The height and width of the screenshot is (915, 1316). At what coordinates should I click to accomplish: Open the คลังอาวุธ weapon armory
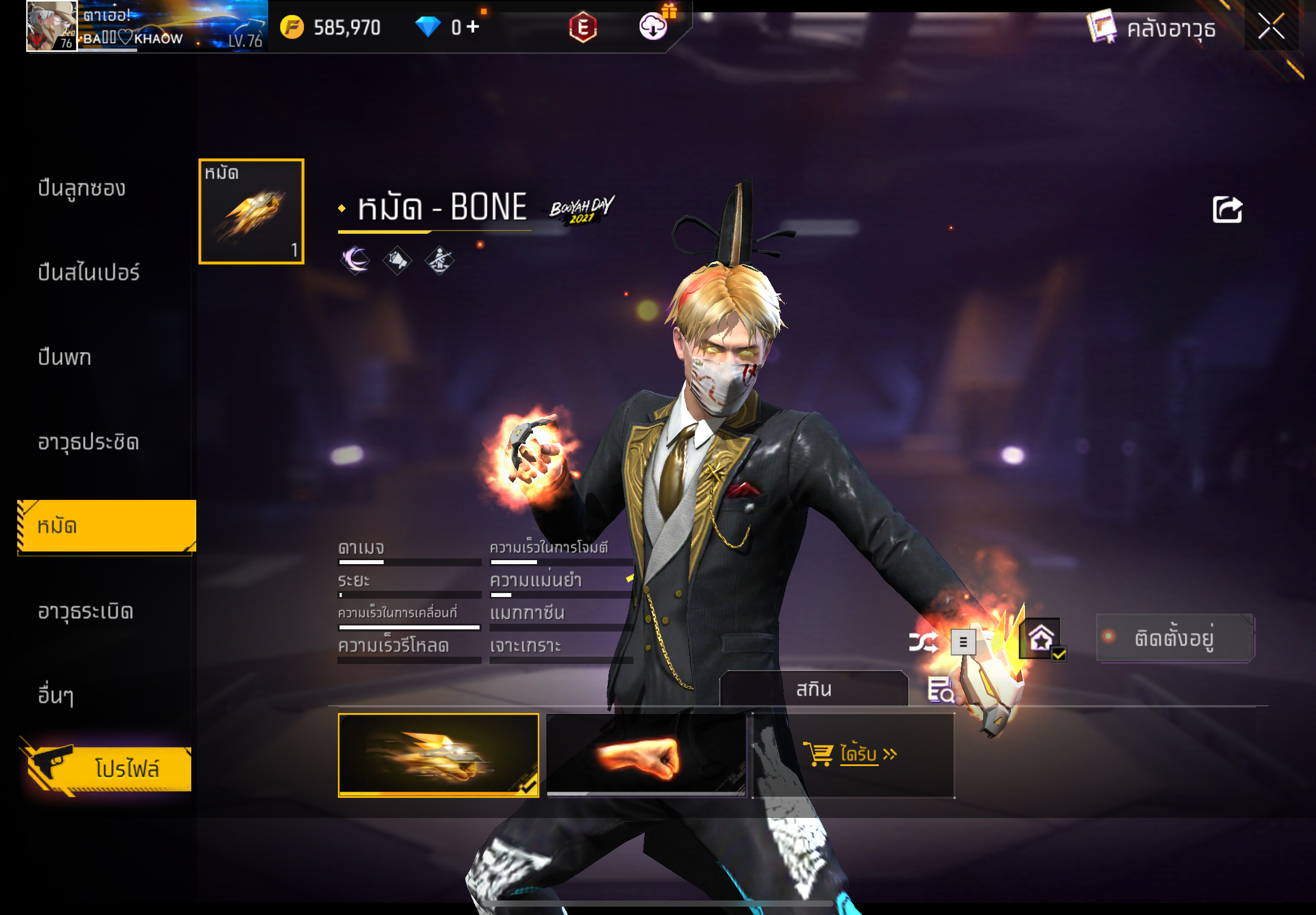point(1151,27)
